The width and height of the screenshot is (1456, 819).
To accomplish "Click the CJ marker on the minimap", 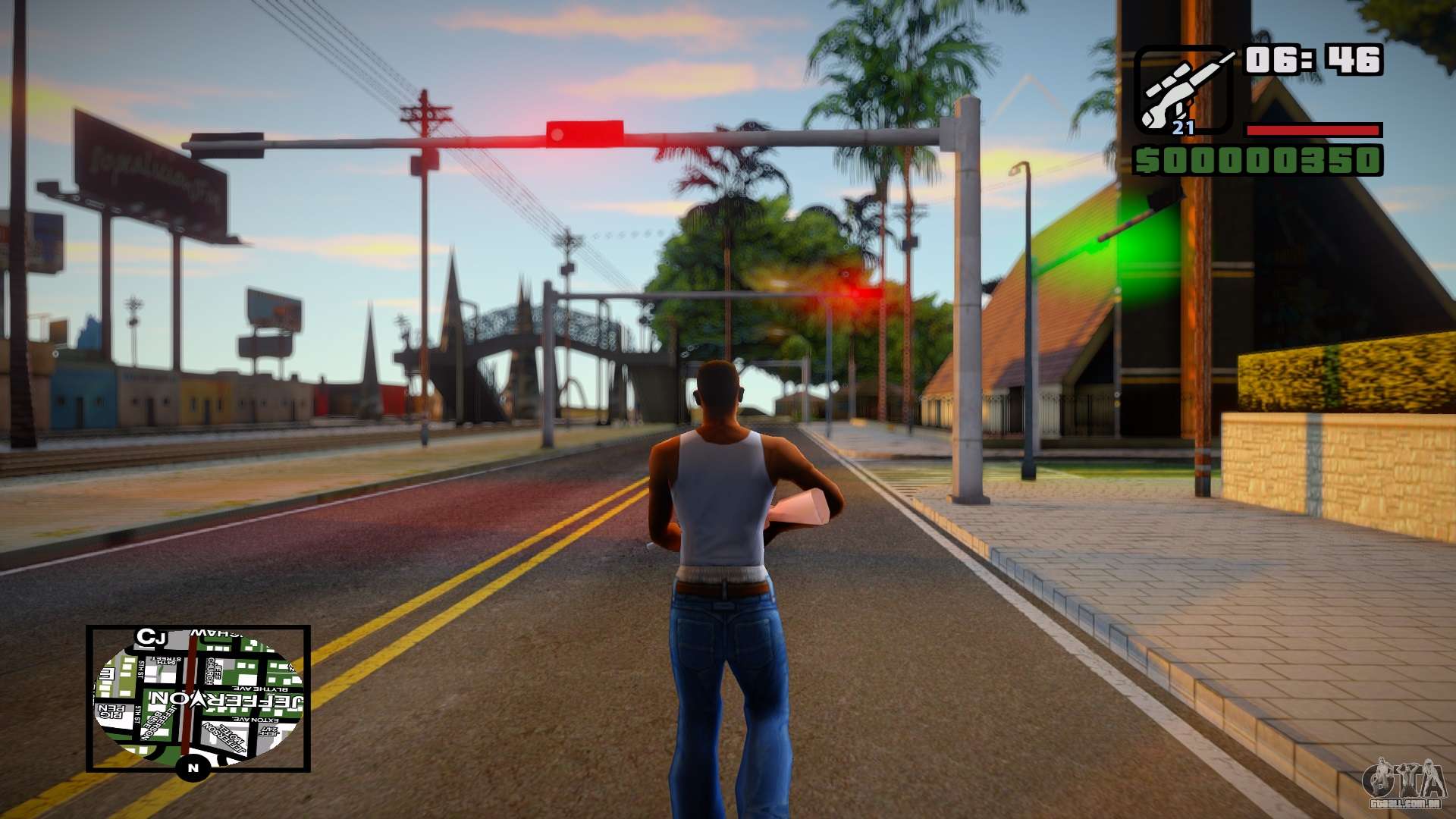I will click(150, 637).
